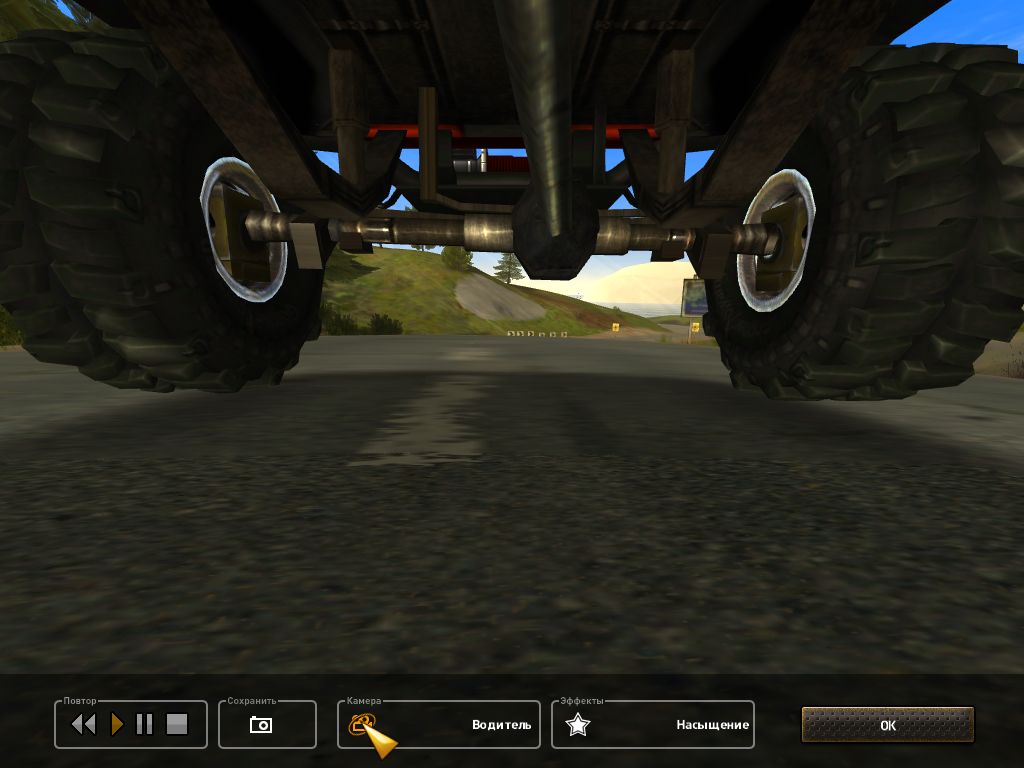
Task: Play the replay
Action: pos(117,724)
